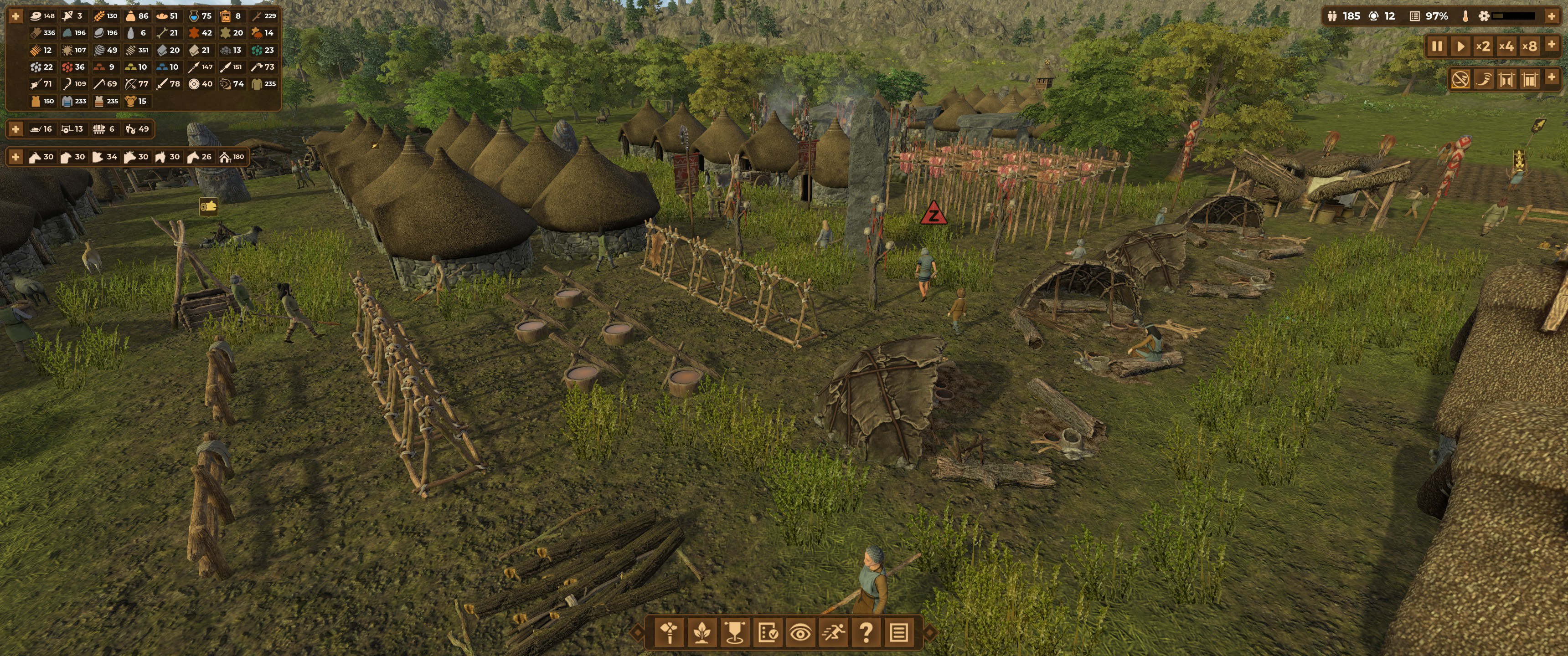Open the main menu list button
The height and width of the screenshot is (656, 1568).
[898, 633]
